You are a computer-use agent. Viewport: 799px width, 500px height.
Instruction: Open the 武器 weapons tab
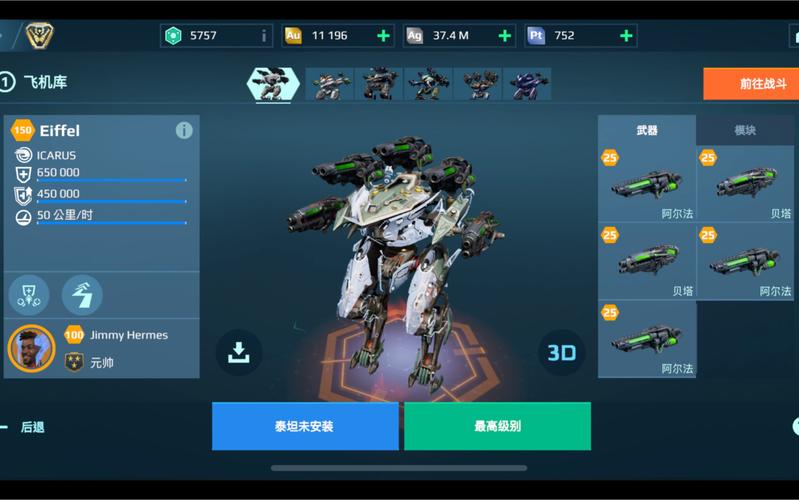point(647,130)
